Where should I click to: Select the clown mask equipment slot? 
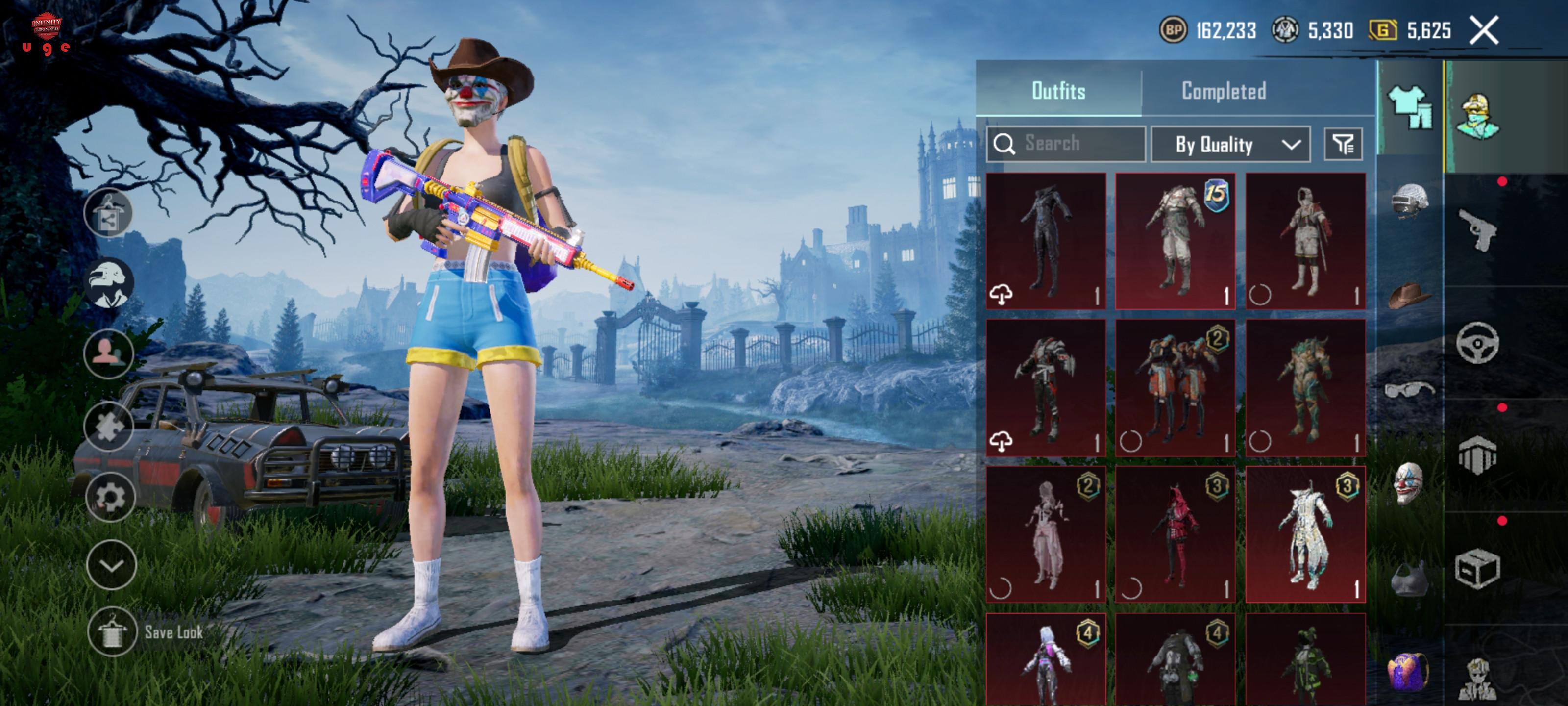click(x=1409, y=483)
